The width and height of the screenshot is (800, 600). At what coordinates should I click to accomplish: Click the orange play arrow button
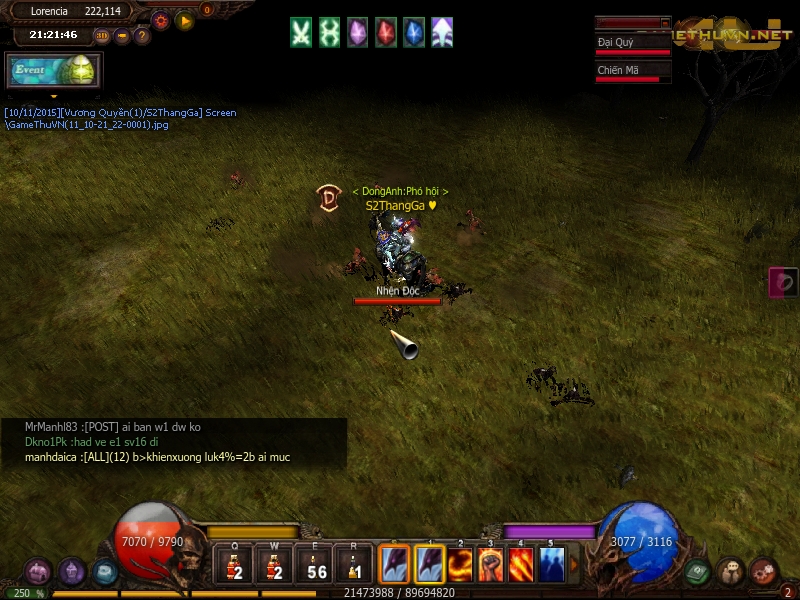pos(184,19)
